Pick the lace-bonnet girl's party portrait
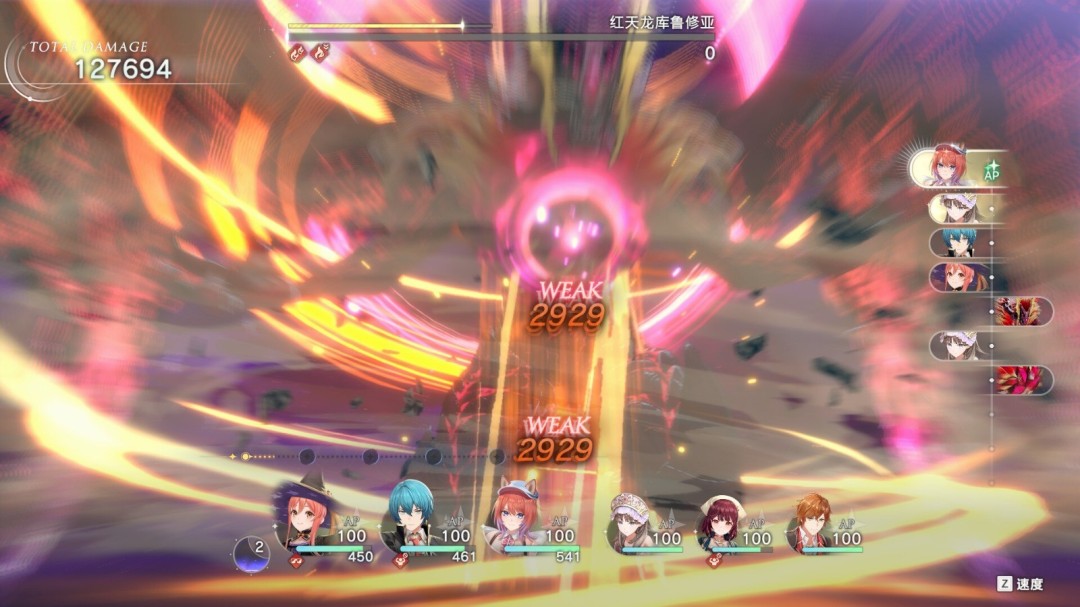 [630, 522]
